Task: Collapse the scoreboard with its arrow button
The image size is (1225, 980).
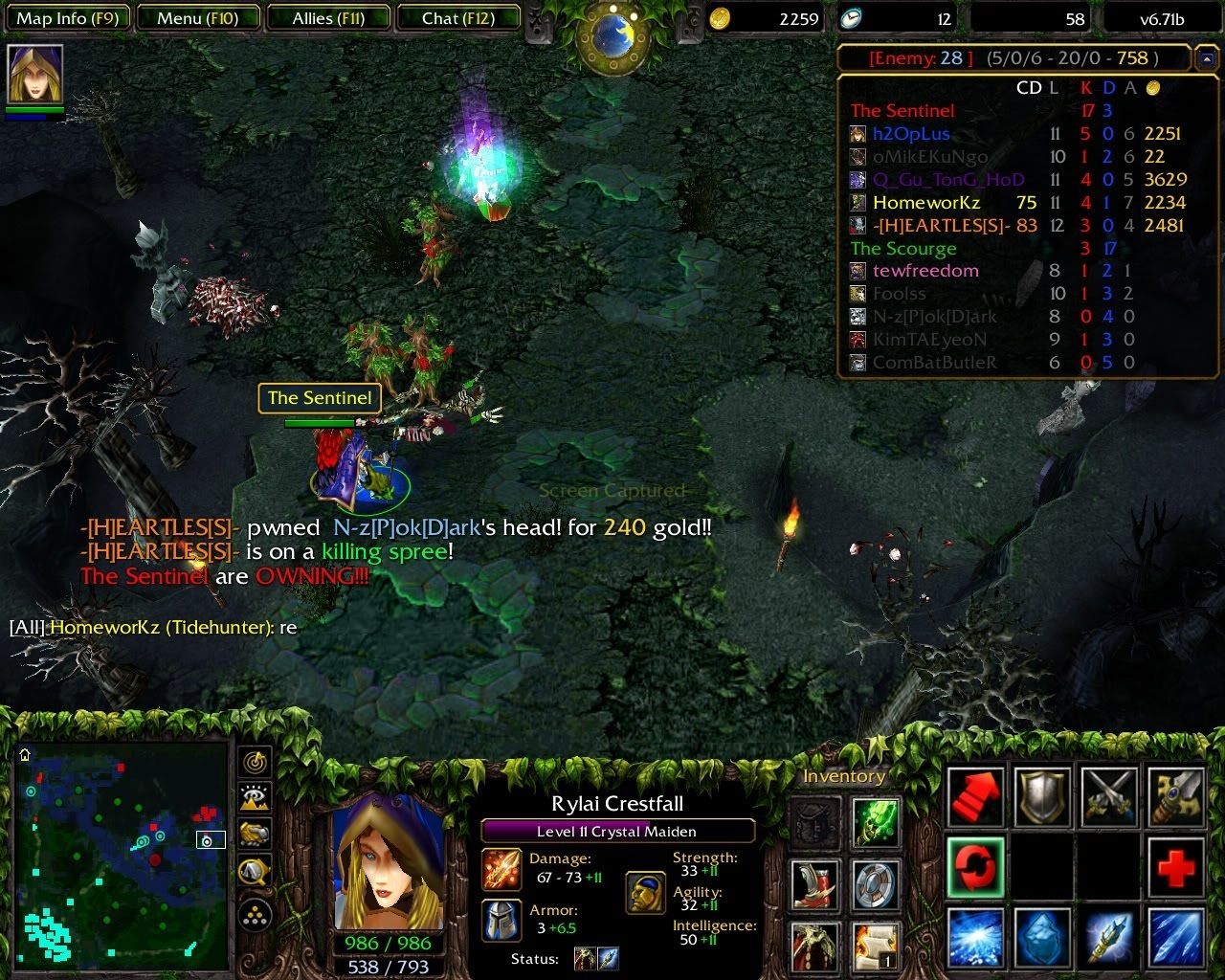Action: tap(1205, 59)
